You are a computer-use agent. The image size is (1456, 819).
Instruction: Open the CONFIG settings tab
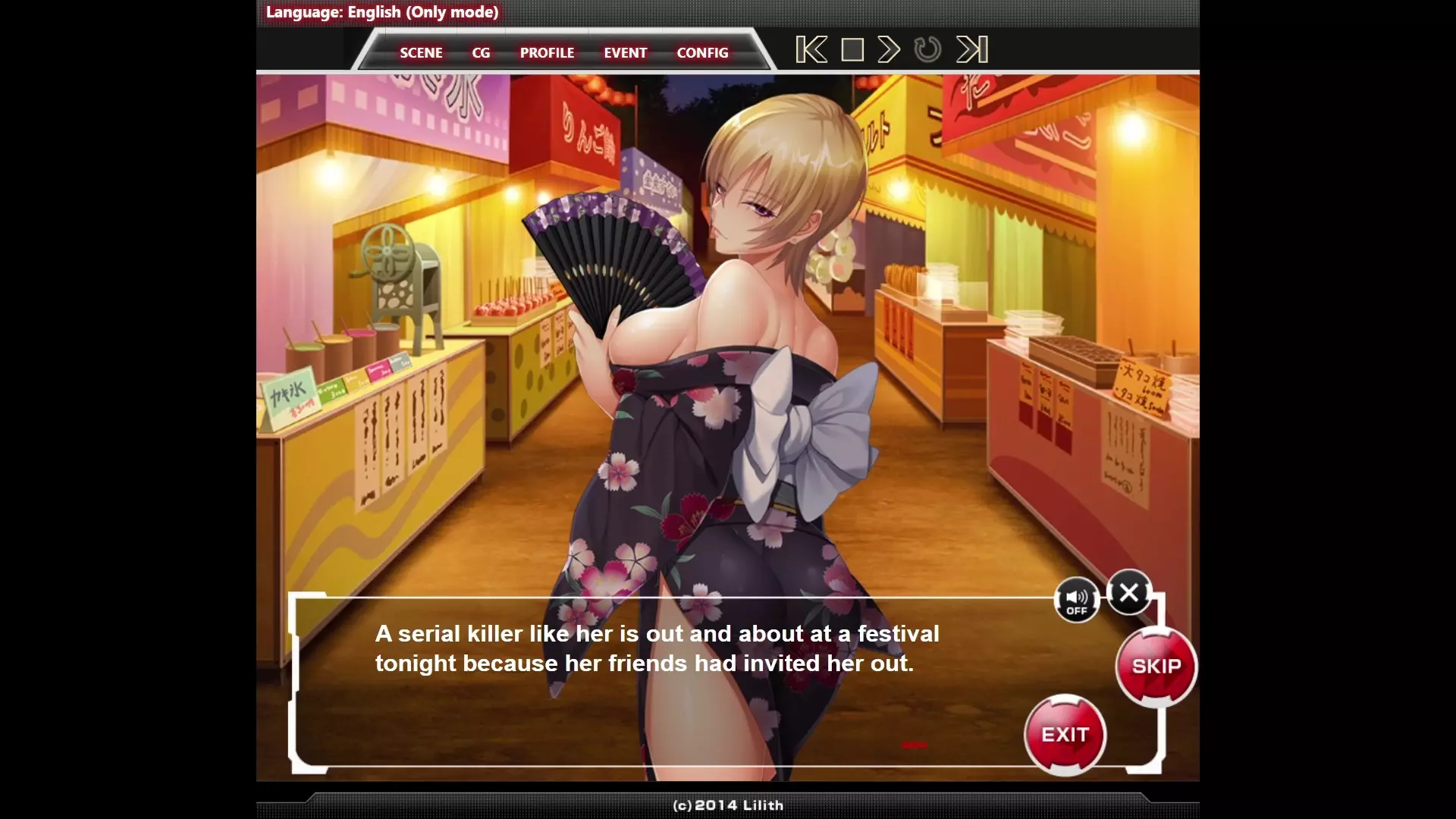click(702, 53)
